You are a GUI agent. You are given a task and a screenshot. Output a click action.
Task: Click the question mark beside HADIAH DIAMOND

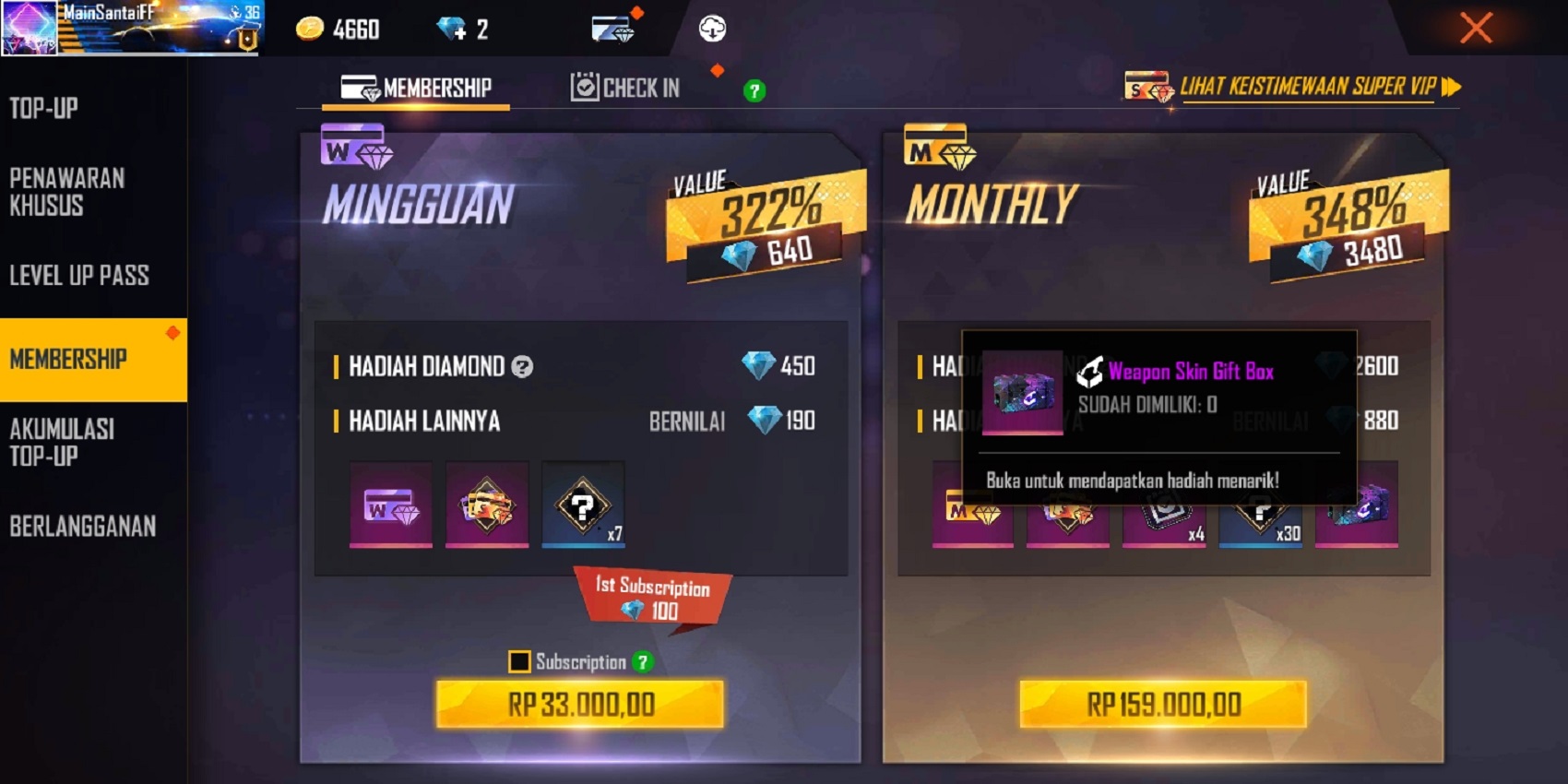click(x=522, y=367)
